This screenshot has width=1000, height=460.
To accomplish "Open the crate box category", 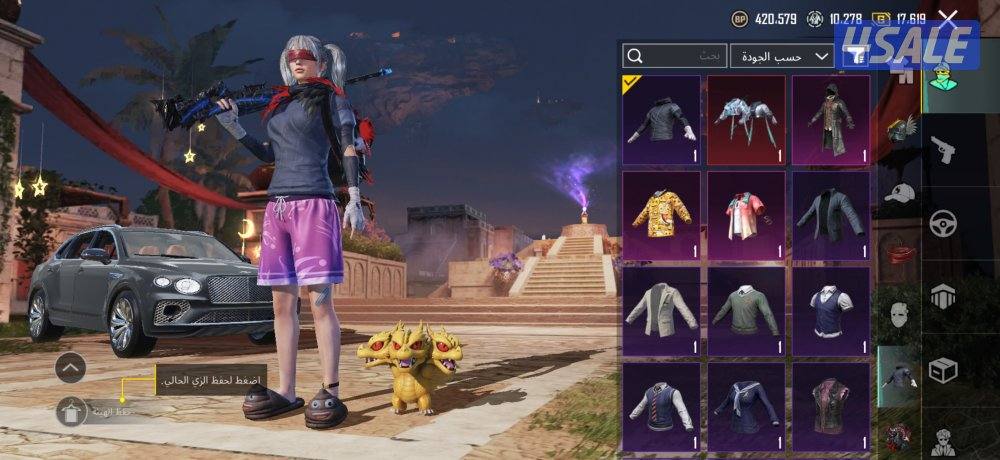I will coord(944,369).
